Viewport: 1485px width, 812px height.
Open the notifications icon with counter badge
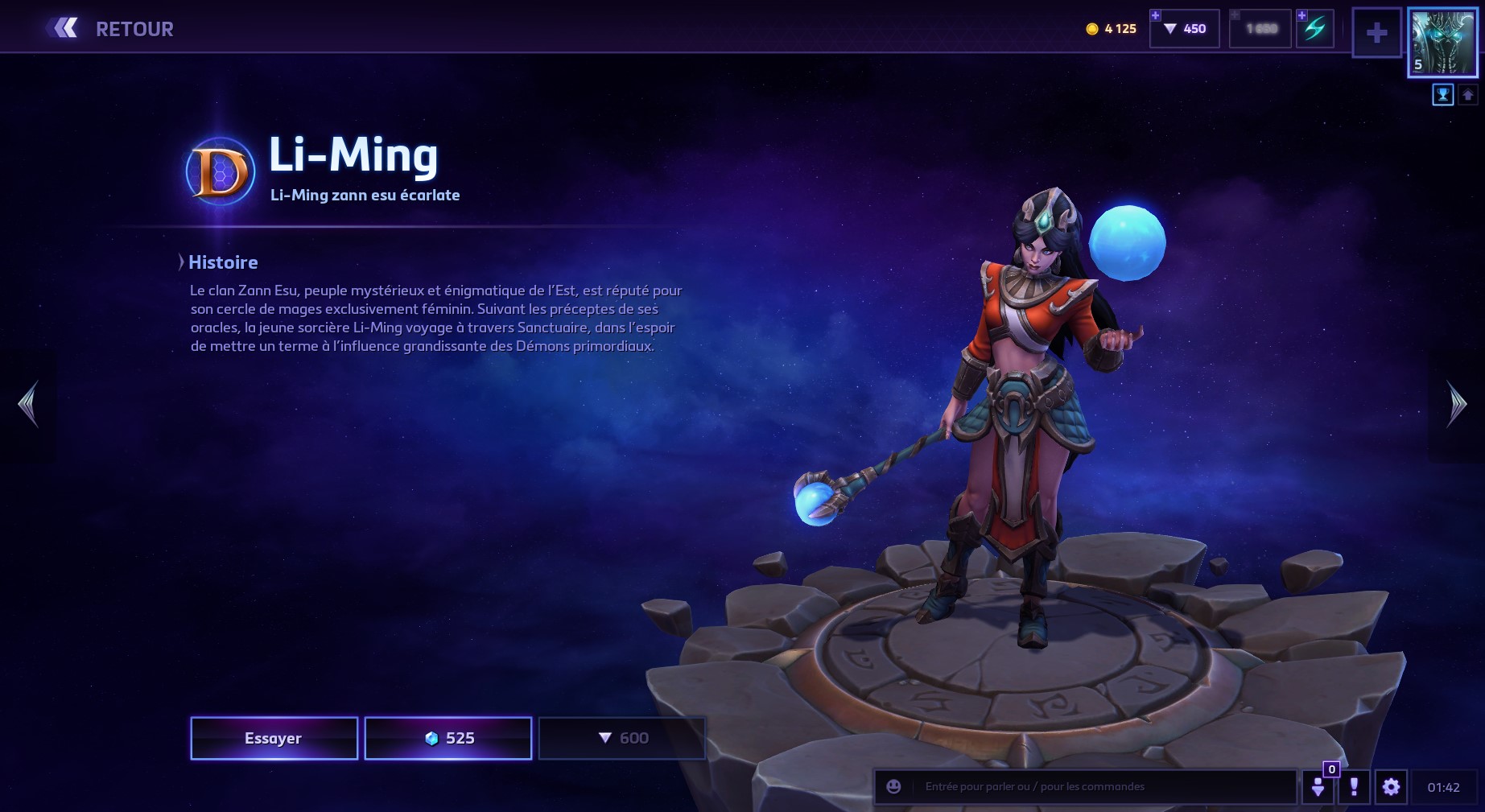1318,786
